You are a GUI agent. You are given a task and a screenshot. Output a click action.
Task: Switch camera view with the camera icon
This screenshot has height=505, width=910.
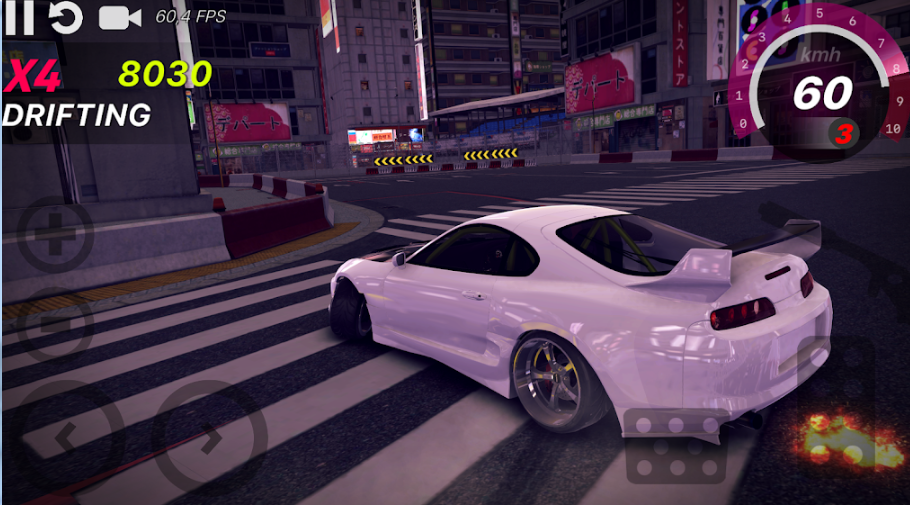[119, 16]
